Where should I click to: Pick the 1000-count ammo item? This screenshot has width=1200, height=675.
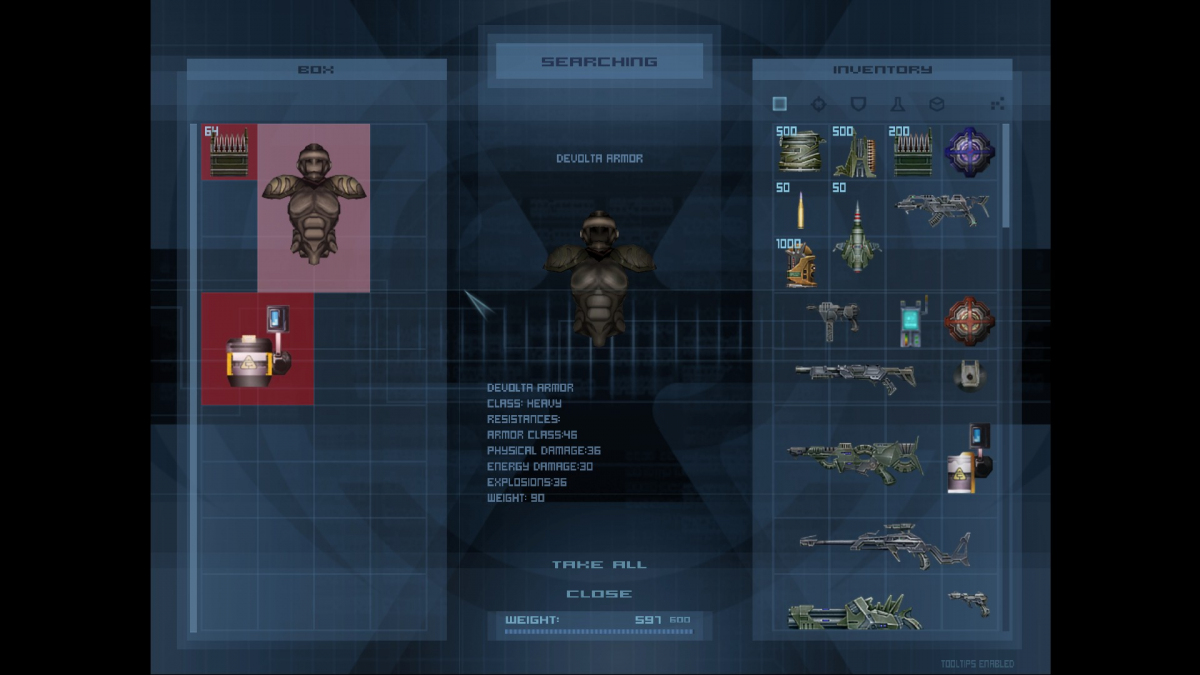800,265
